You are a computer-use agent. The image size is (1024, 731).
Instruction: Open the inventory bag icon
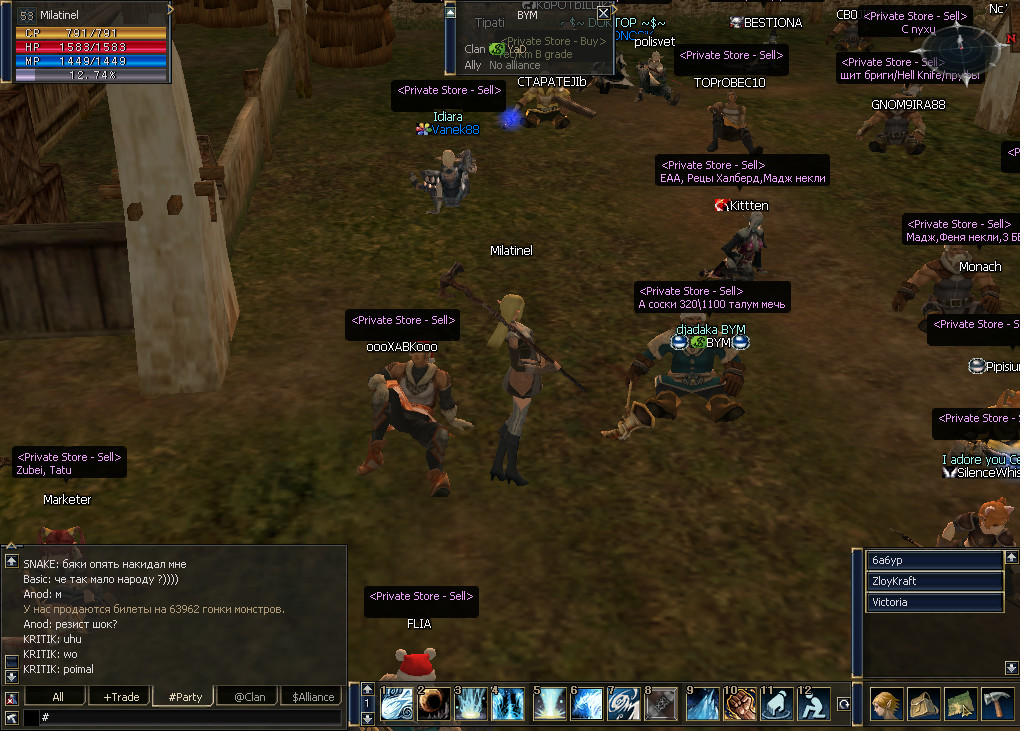point(924,703)
